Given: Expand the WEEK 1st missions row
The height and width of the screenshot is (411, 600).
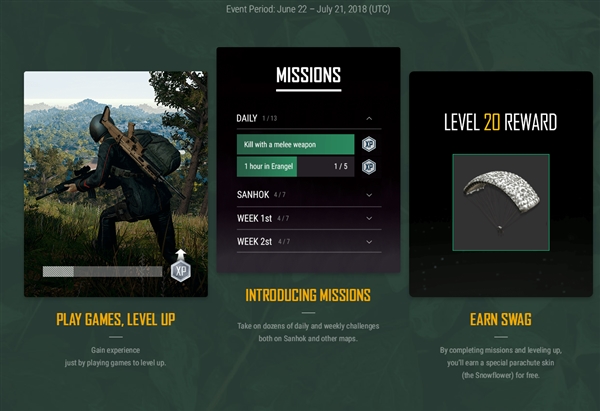Looking at the screenshot, I should coord(369,217).
